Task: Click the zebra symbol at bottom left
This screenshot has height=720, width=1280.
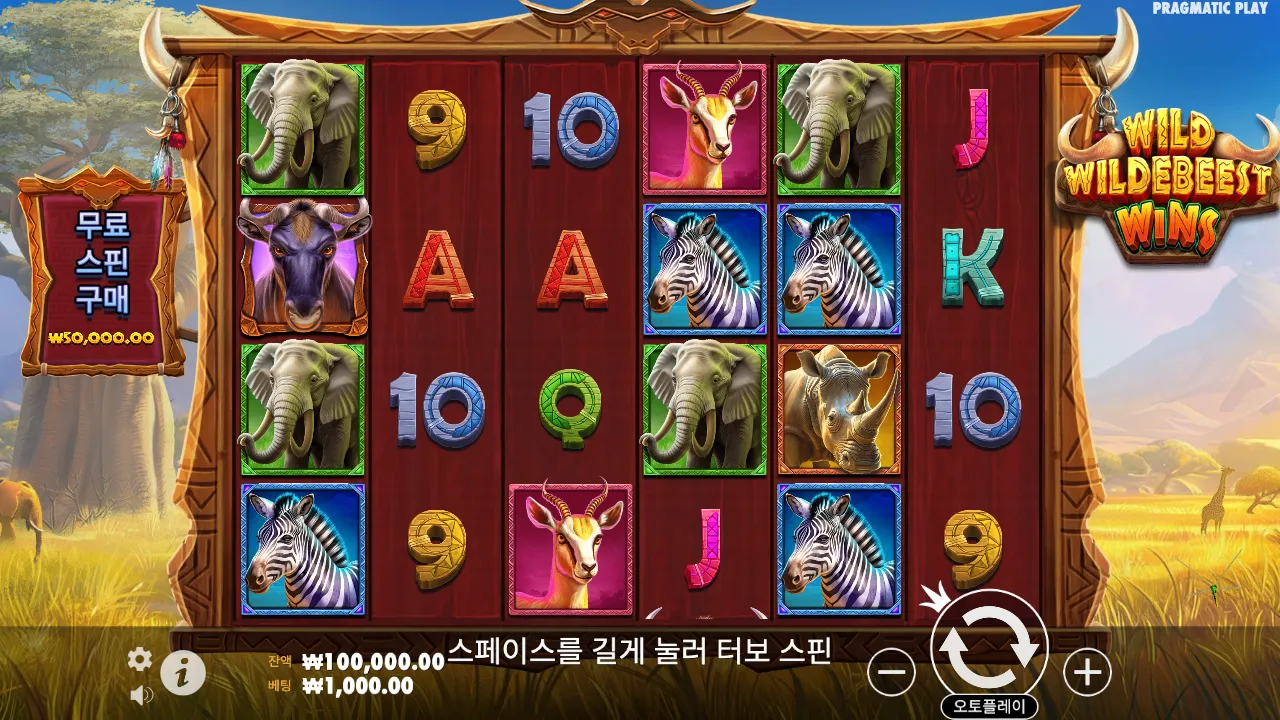Action: 300,545
